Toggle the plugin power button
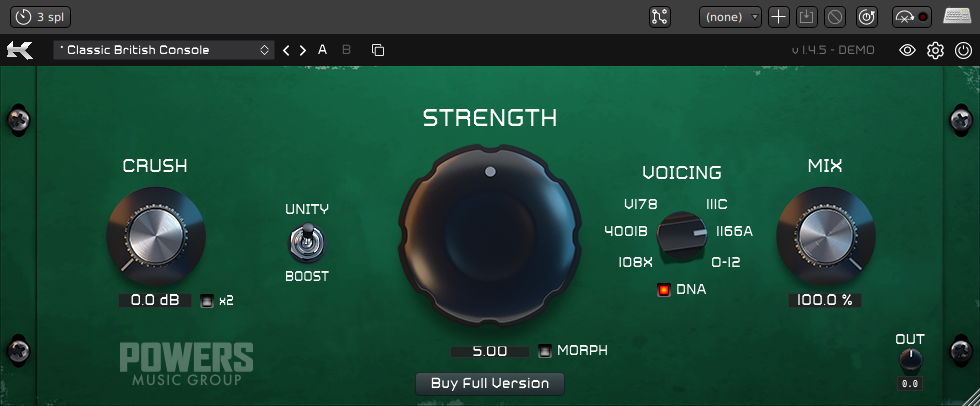980x406 pixels. pos(963,50)
